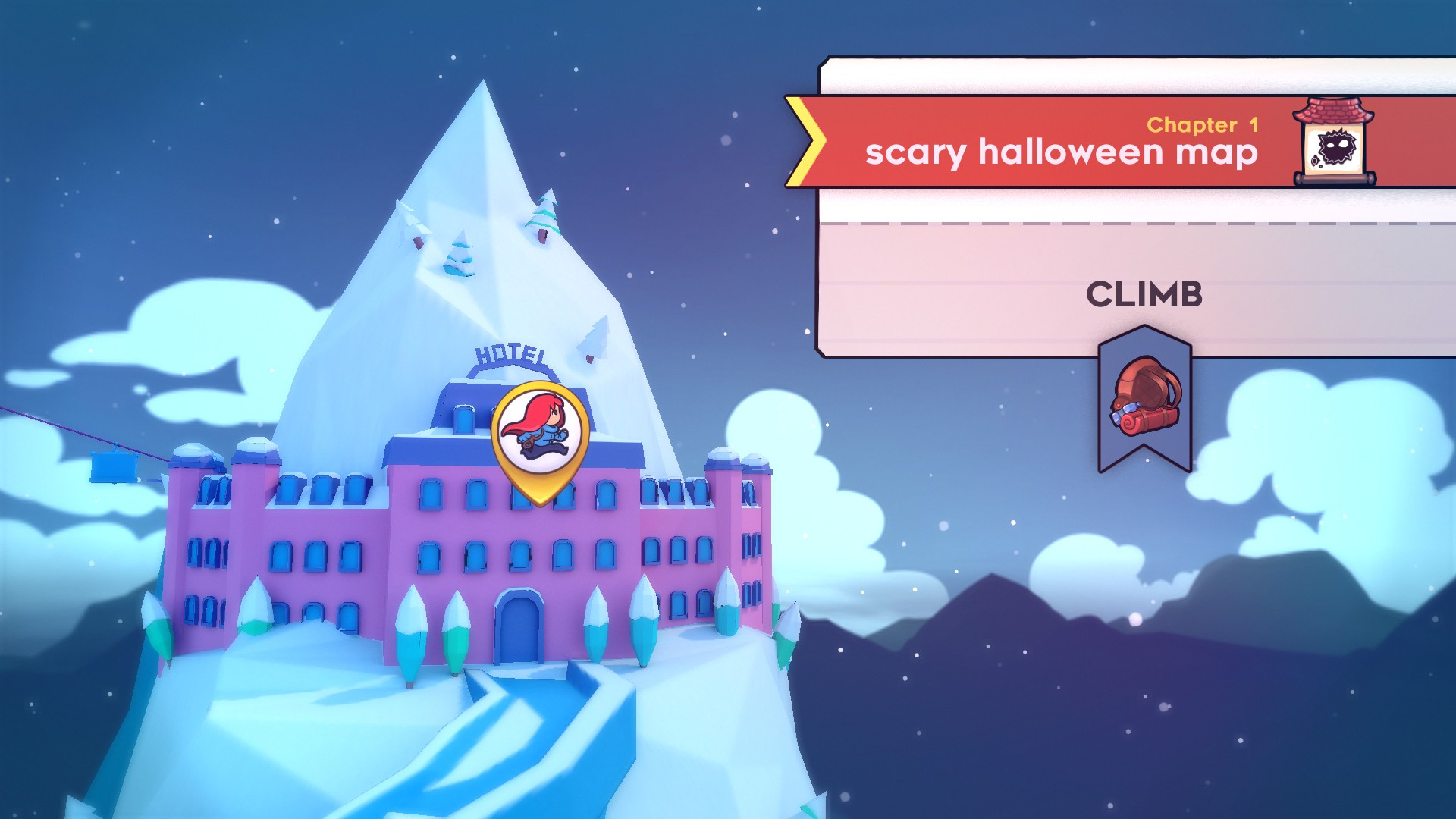Click the hotel's blue front door

[x=519, y=629]
